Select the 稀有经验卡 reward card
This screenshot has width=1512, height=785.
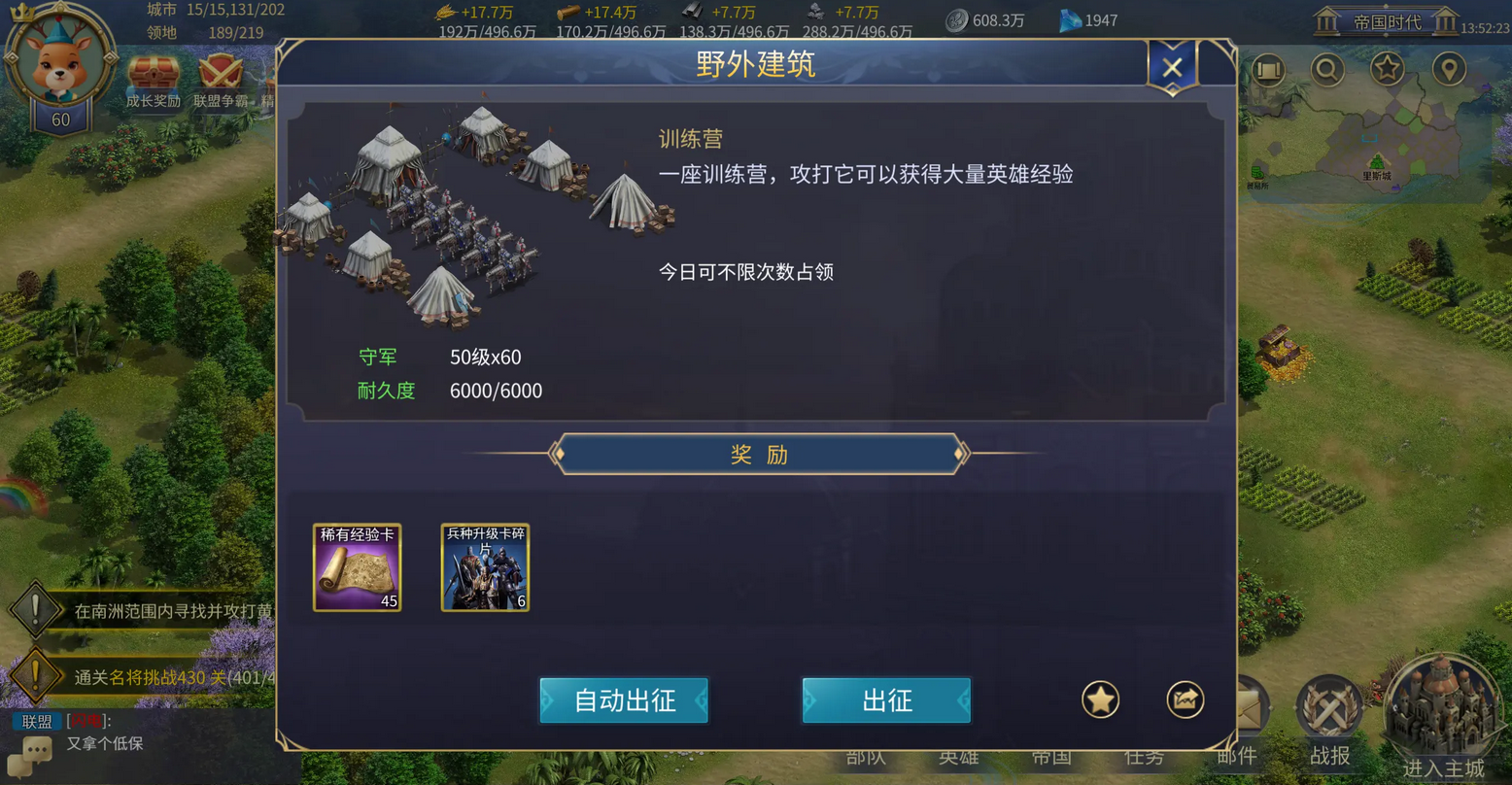coord(358,567)
